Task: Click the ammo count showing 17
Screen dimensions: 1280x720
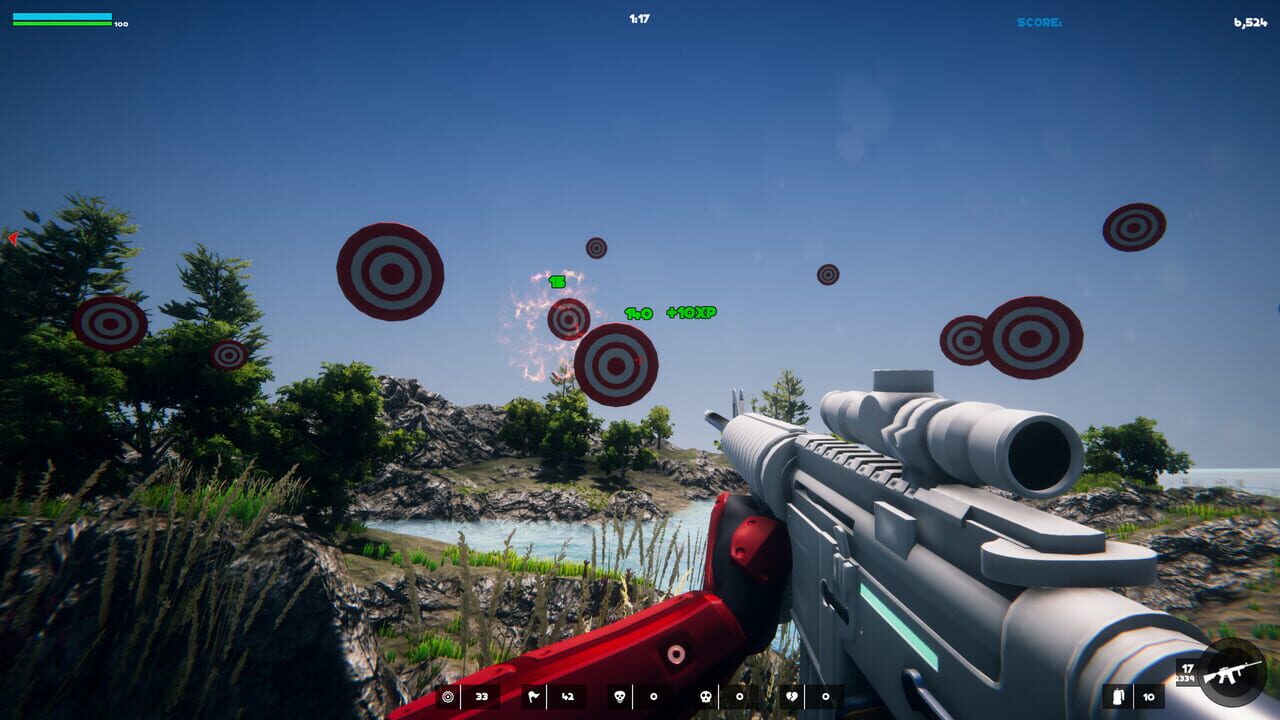Action: pos(1185,669)
